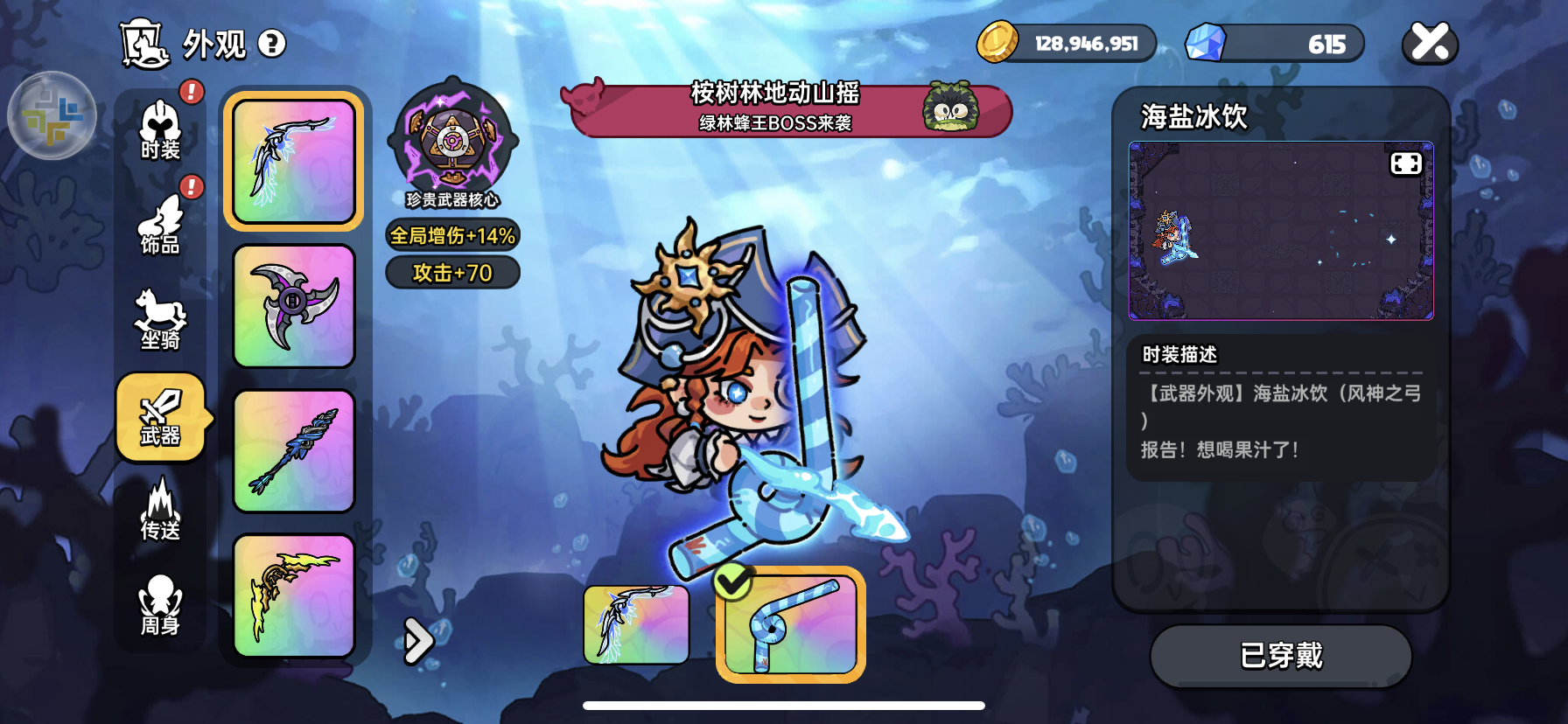The width and height of the screenshot is (1568, 724).
Task: Choose the default bow variant thumbnail
Action: [x=636, y=624]
